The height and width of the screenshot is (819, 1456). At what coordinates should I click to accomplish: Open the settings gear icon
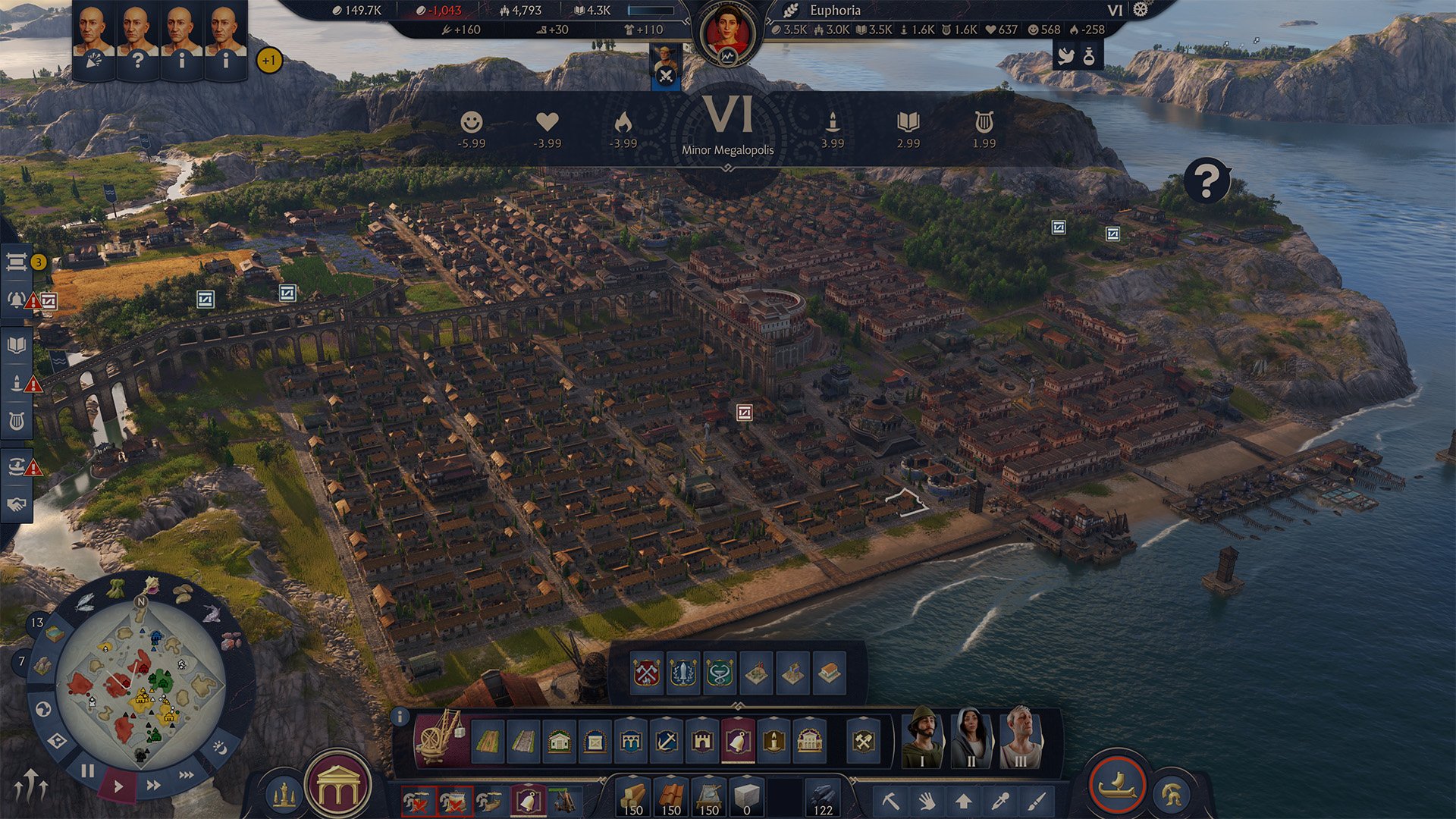click(x=1141, y=10)
